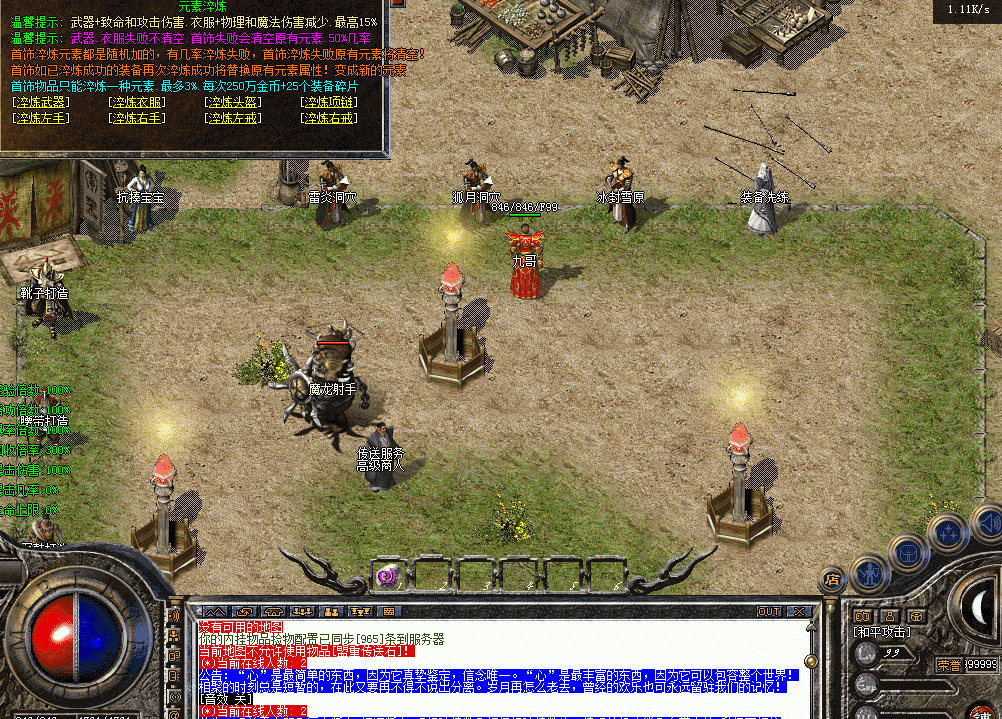
Task: Choose the 淬炼武器 refine weapon option
Action: (x=41, y=102)
